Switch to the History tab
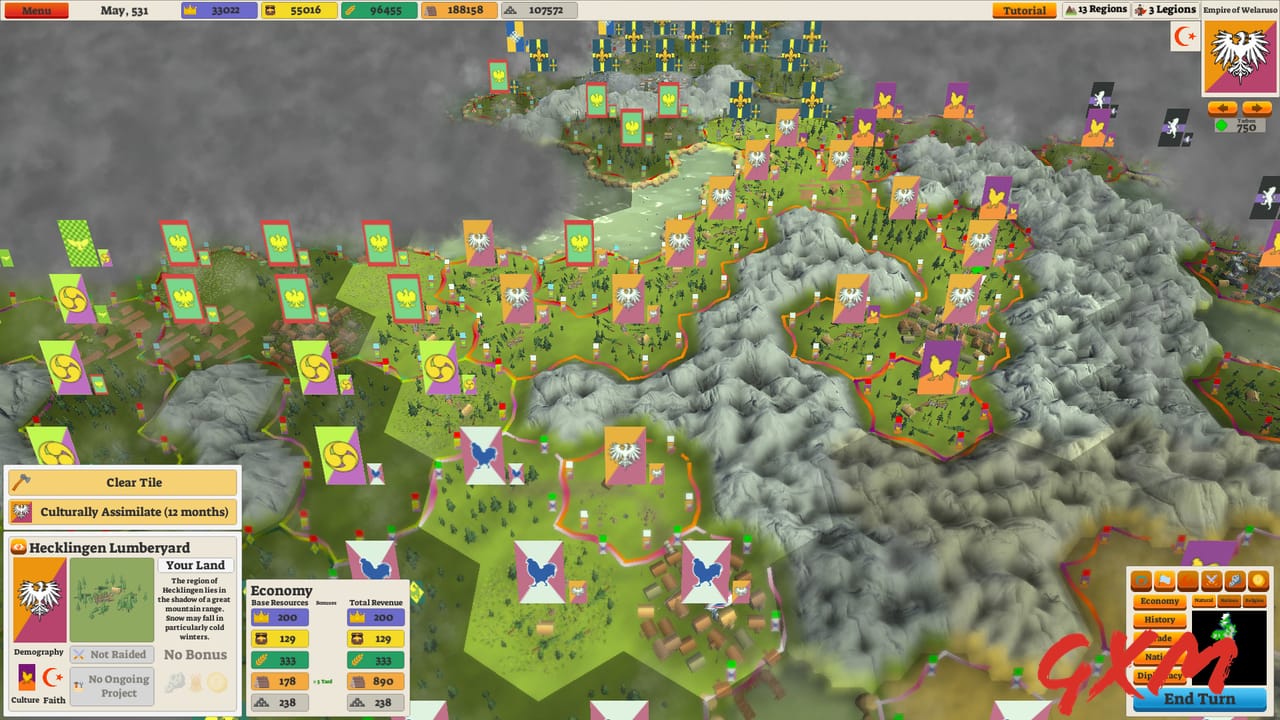Image resolution: width=1280 pixels, height=720 pixels. (1160, 620)
